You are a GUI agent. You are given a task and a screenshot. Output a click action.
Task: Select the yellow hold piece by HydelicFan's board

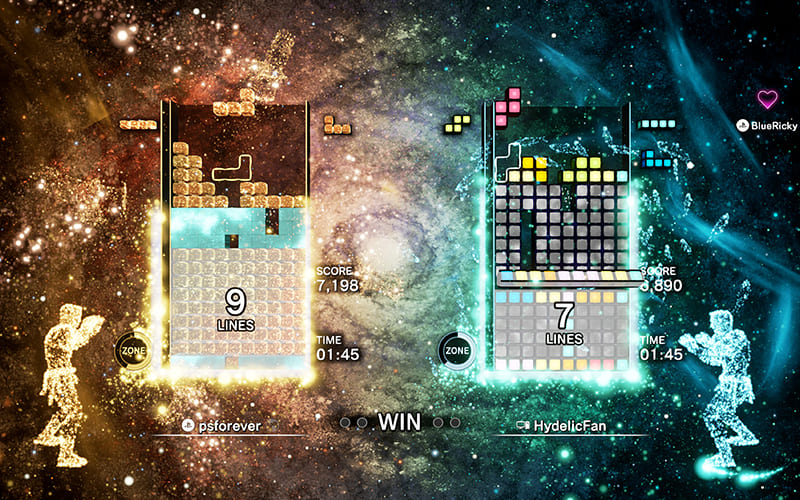pos(458,123)
